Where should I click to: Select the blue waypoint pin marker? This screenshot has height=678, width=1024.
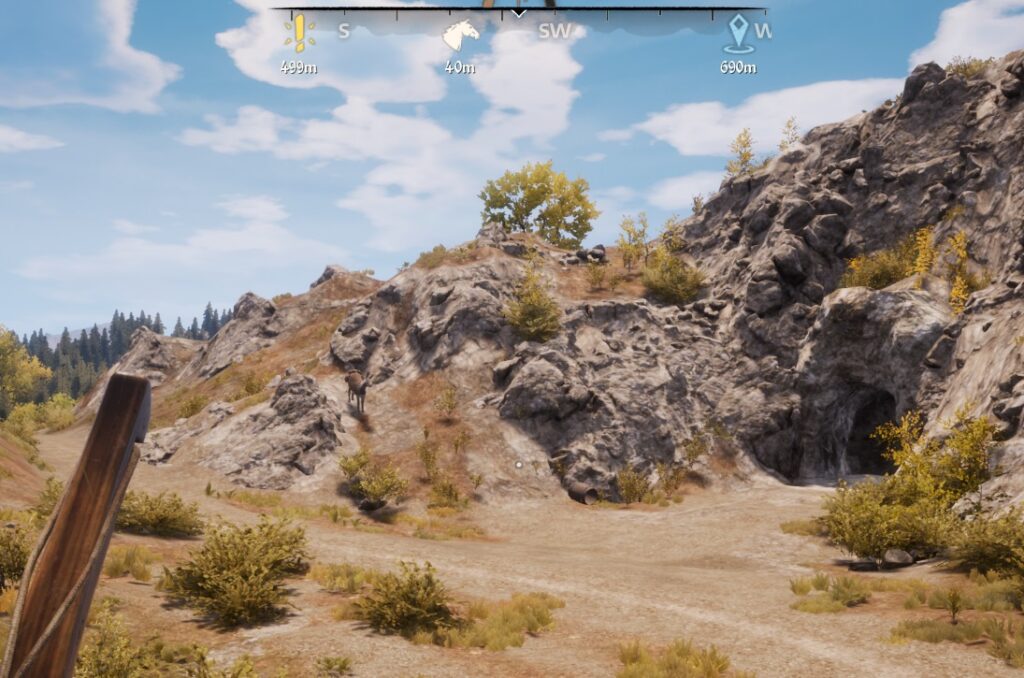[739, 33]
